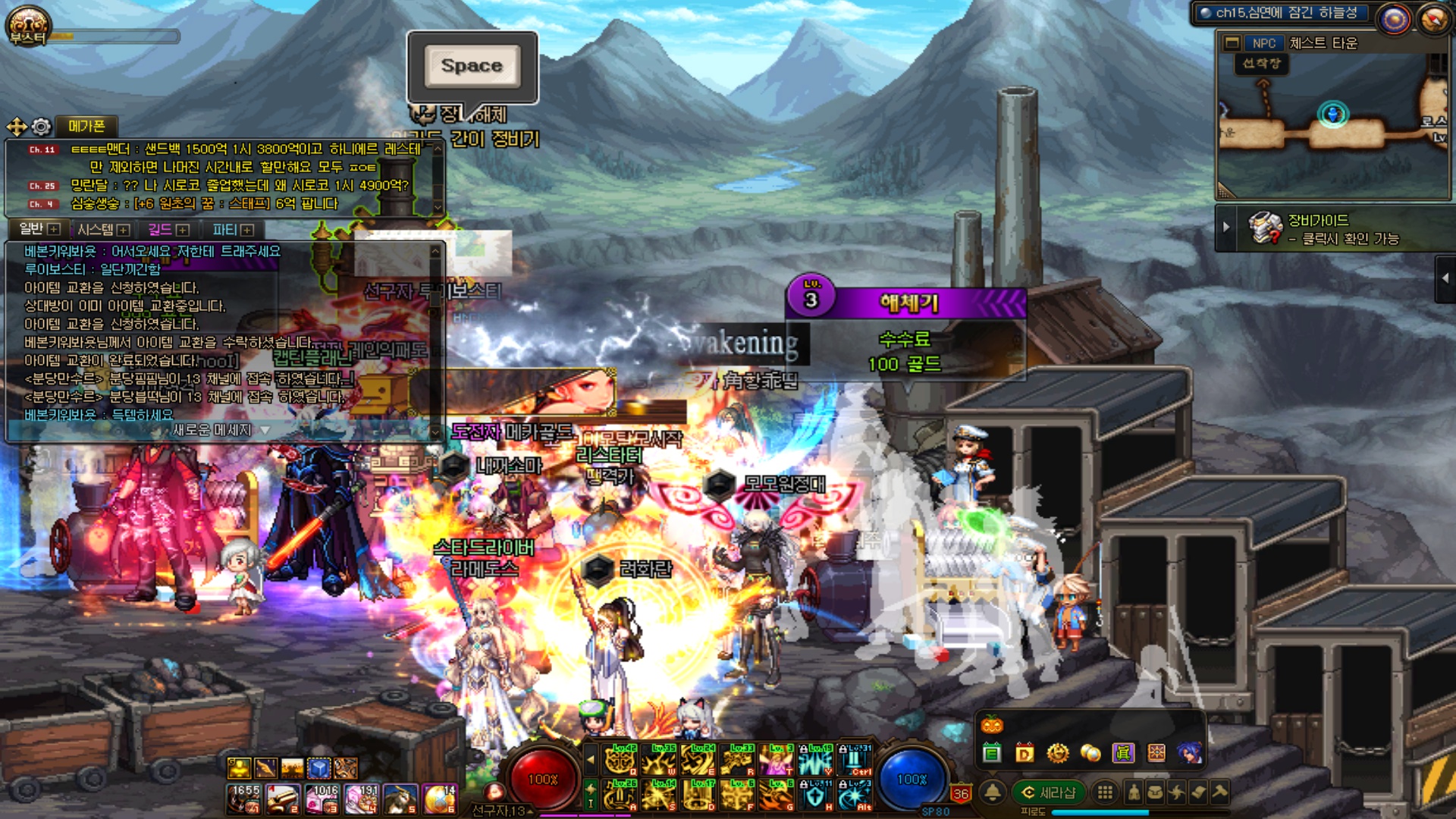This screenshot has width=1456, height=819.
Task: Switch to the 파티 chat tab
Action: pos(232,229)
